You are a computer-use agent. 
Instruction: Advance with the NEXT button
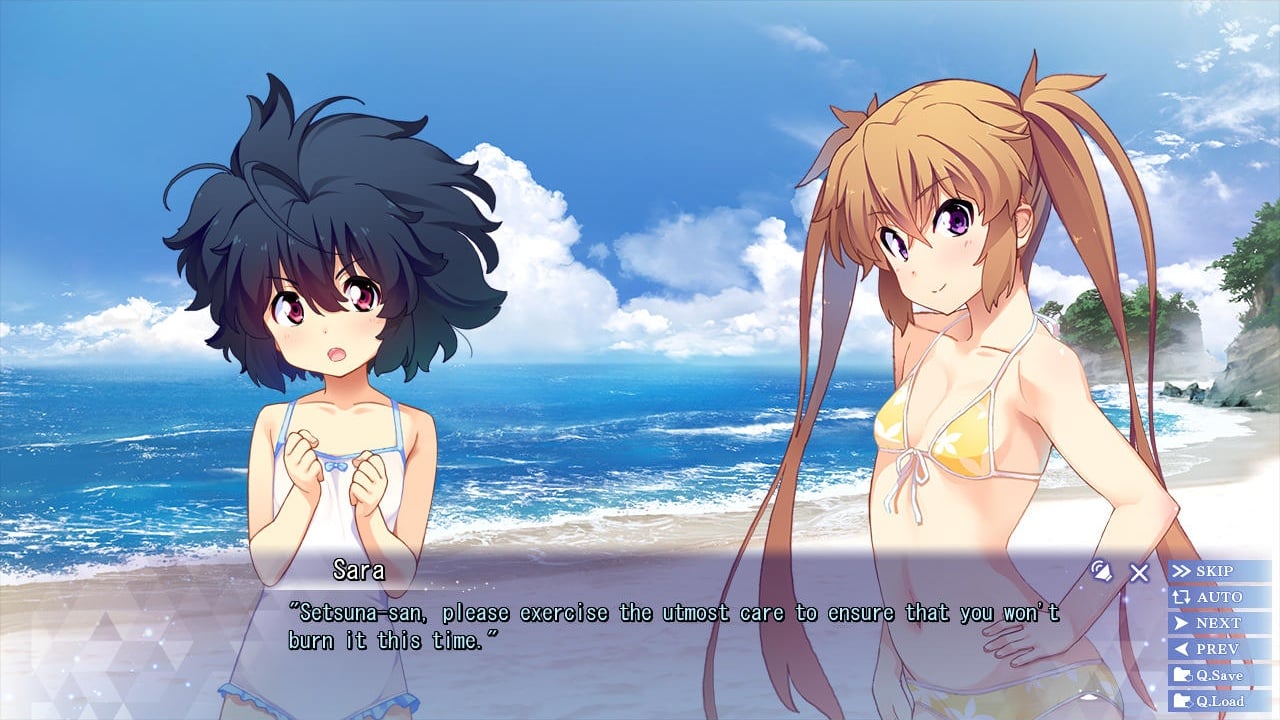[x=1218, y=623]
